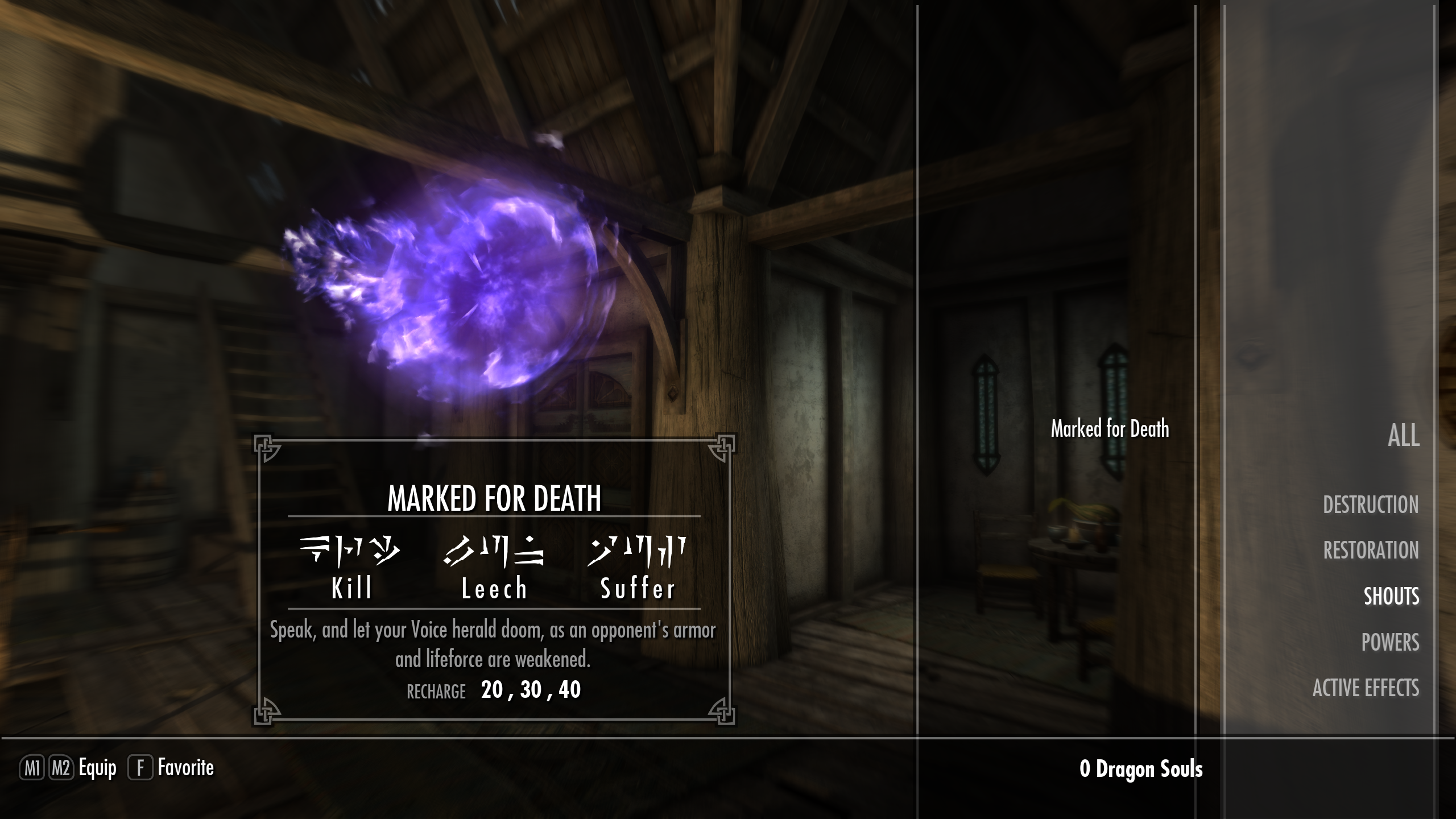
Task: Show the Restoration spells list
Action: coord(1370,551)
